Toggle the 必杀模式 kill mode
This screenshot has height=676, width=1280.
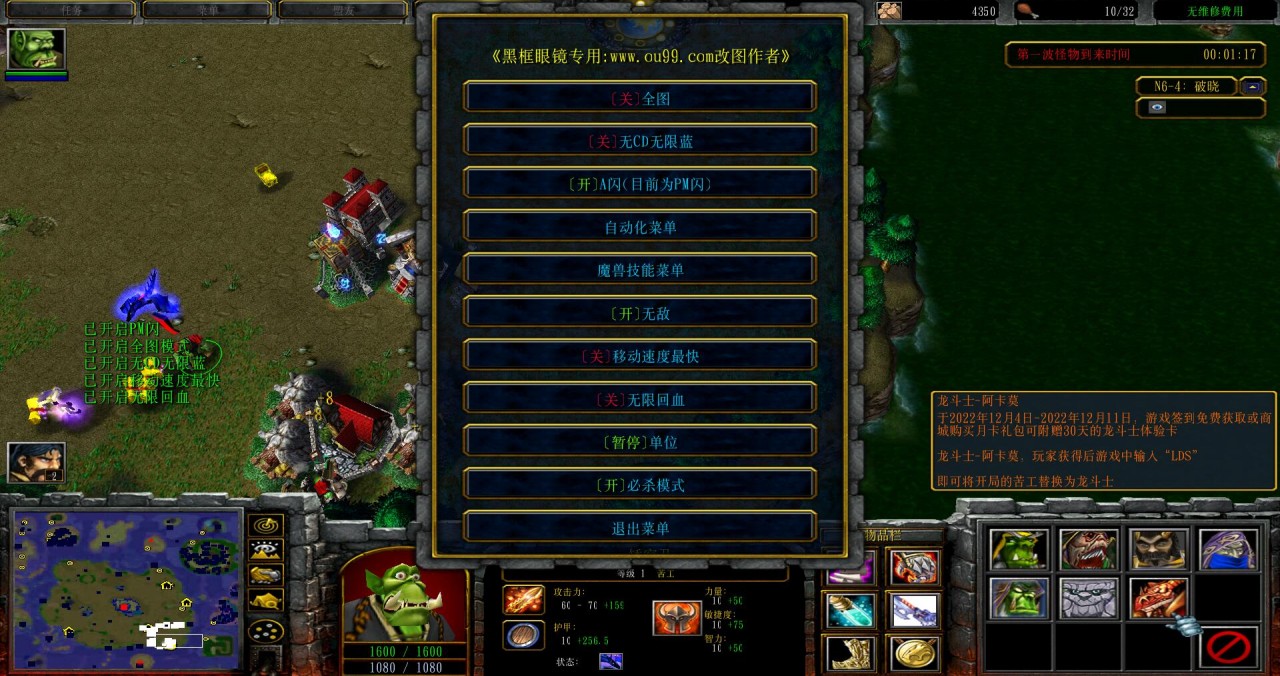pyautogui.click(x=640, y=485)
